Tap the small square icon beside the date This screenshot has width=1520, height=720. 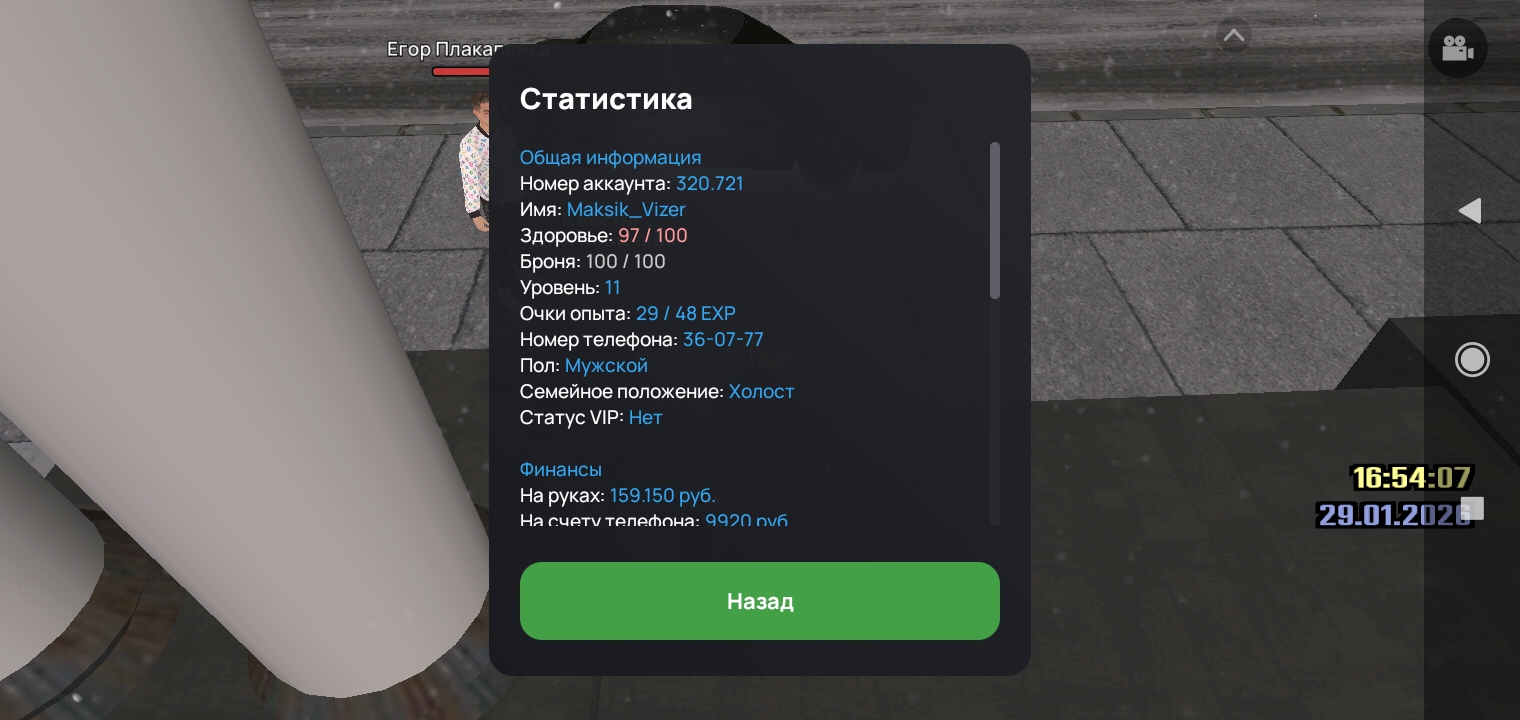(x=1473, y=508)
